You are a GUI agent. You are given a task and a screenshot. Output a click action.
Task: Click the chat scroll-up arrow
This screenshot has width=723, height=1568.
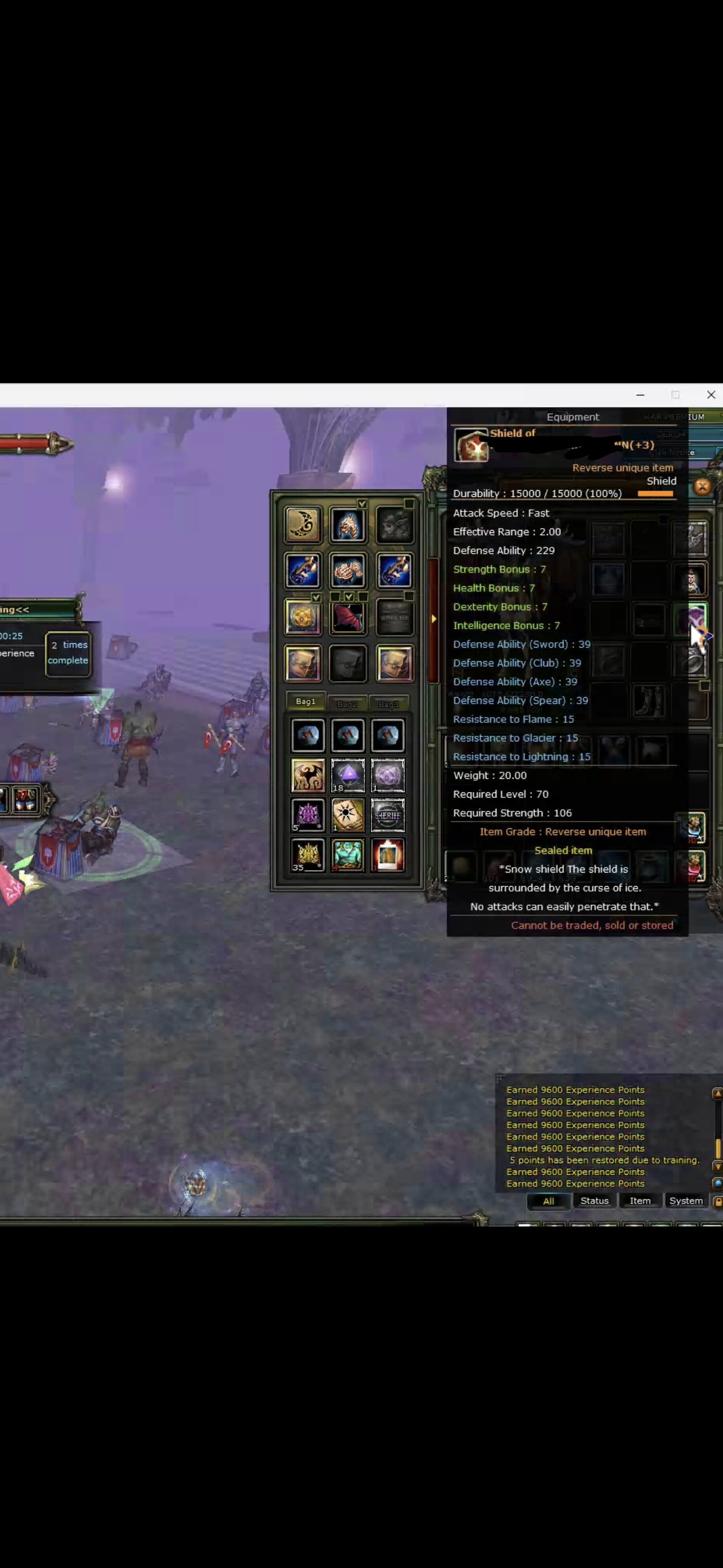tap(717, 1093)
